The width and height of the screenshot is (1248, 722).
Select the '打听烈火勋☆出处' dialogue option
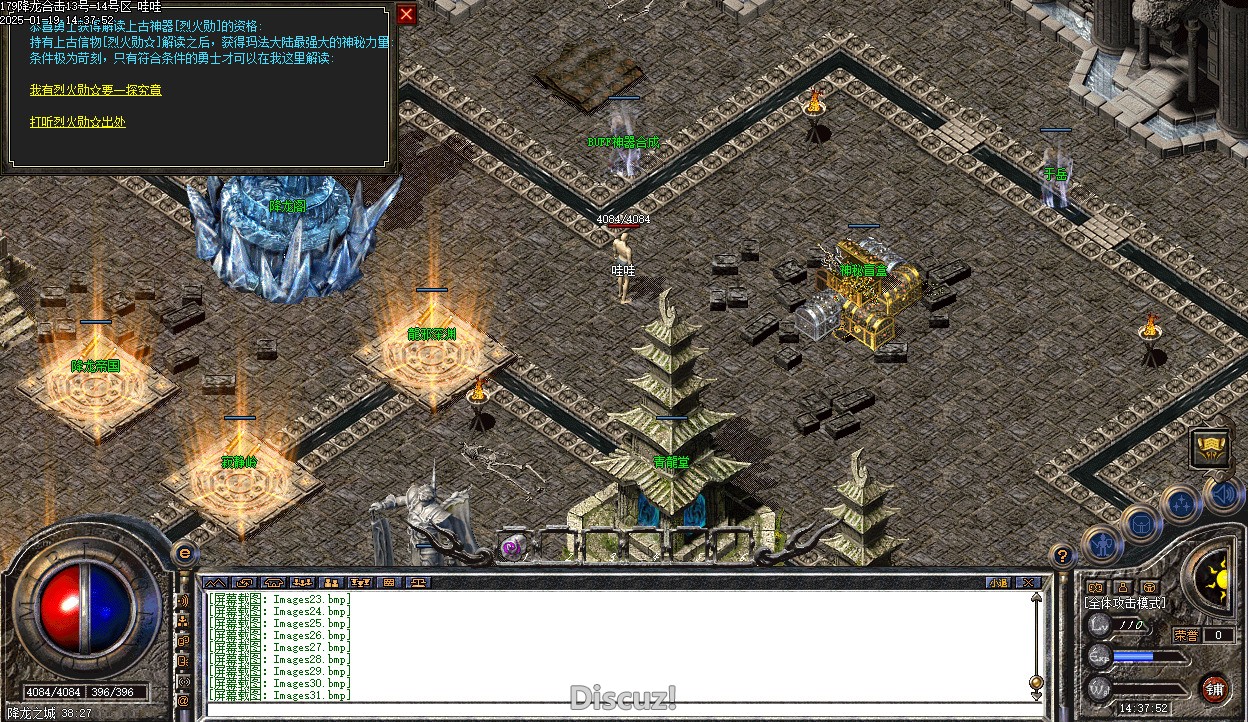pos(78,122)
